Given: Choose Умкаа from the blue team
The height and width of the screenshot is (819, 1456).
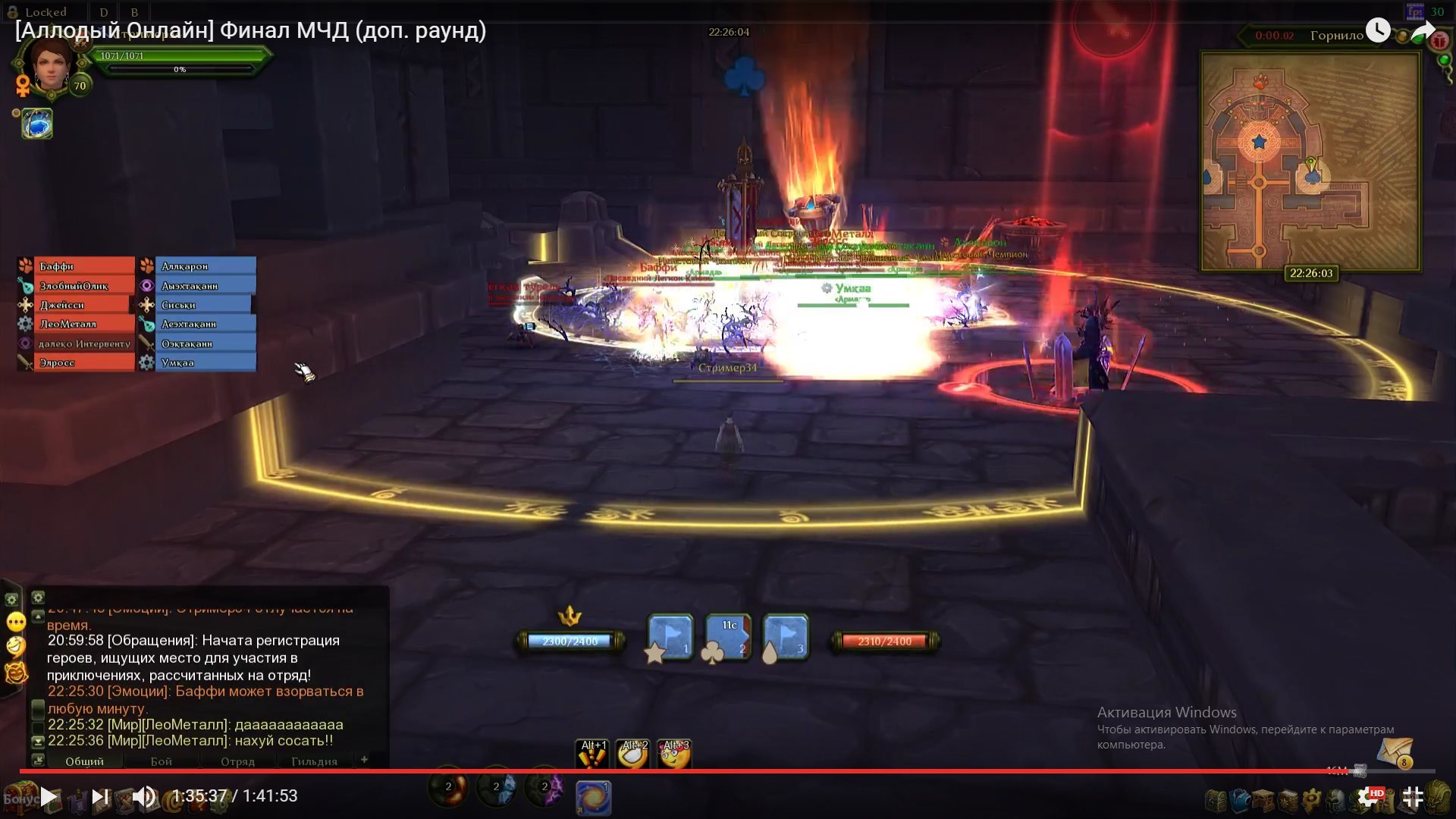Looking at the screenshot, I should [x=205, y=362].
